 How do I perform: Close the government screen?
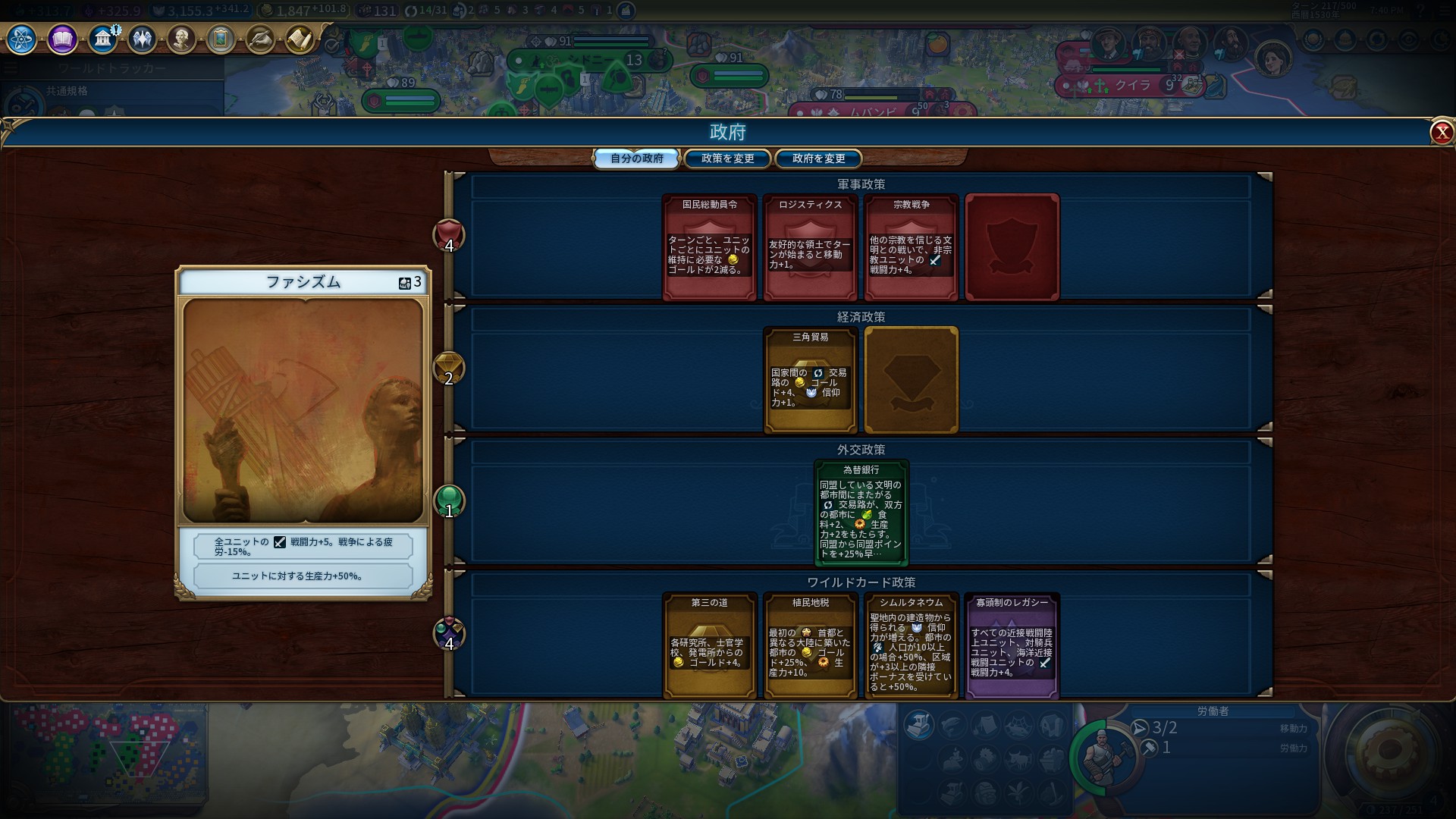1441,133
